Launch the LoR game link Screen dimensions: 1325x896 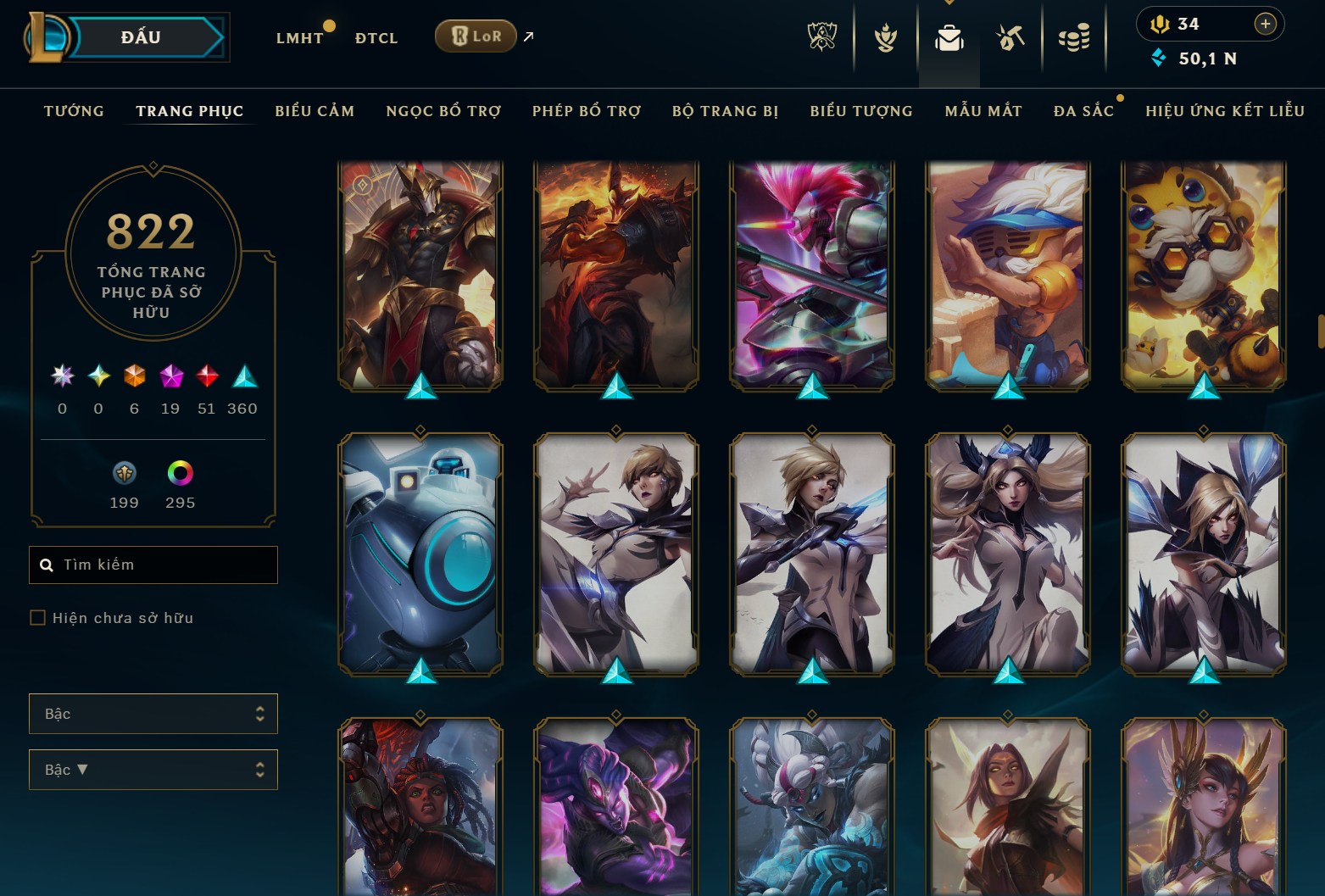[x=476, y=36]
